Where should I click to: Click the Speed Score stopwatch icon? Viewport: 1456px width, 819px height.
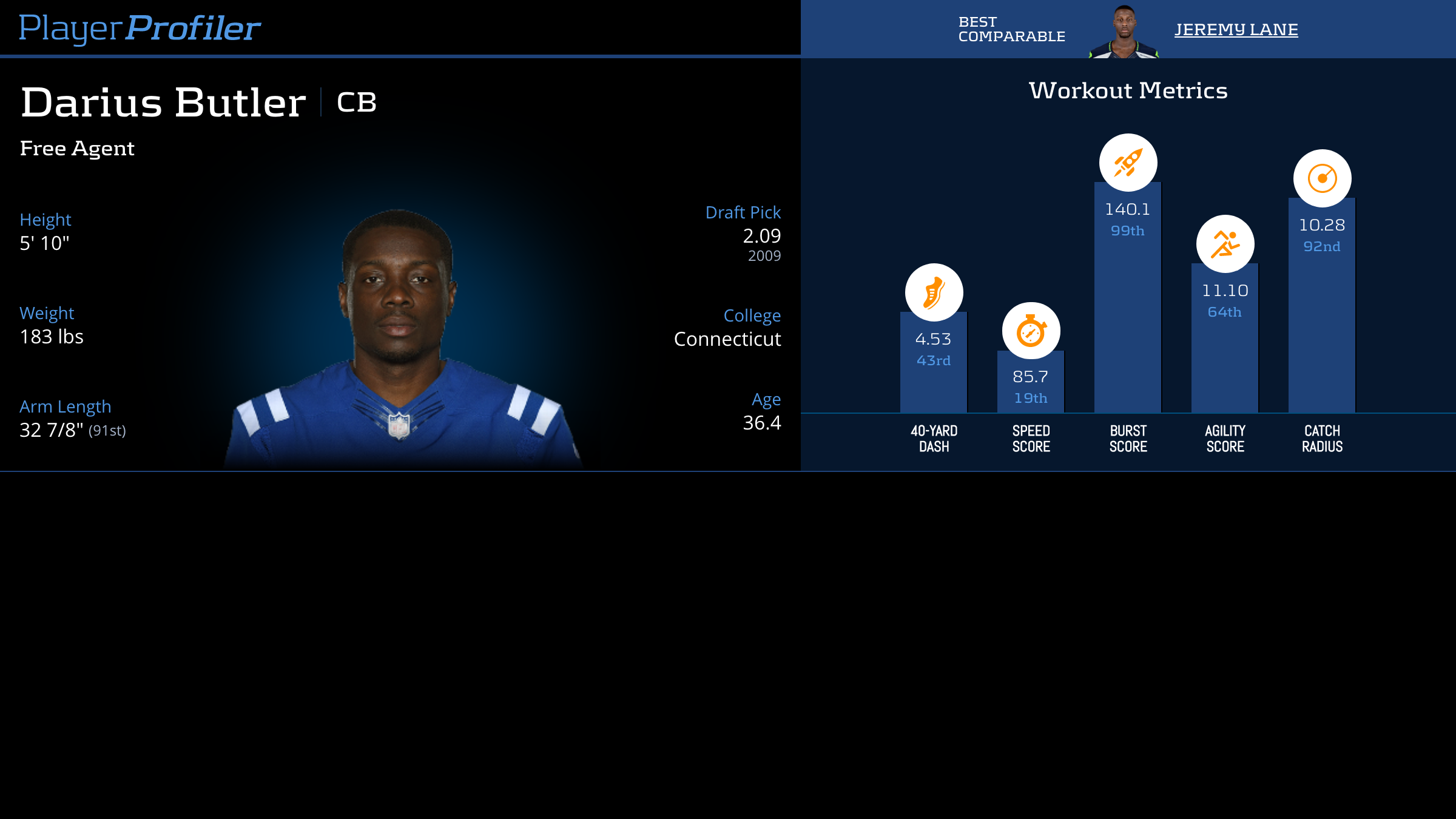point(1031,331)
